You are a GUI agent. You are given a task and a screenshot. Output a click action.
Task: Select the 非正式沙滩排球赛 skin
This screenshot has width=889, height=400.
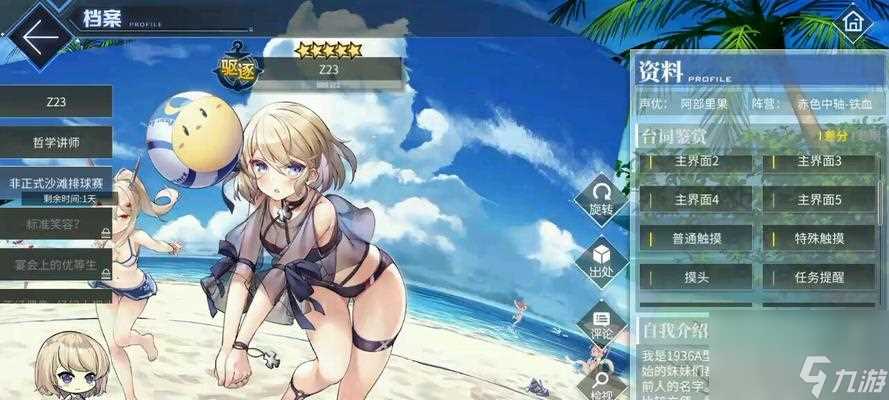click(56, 183)
